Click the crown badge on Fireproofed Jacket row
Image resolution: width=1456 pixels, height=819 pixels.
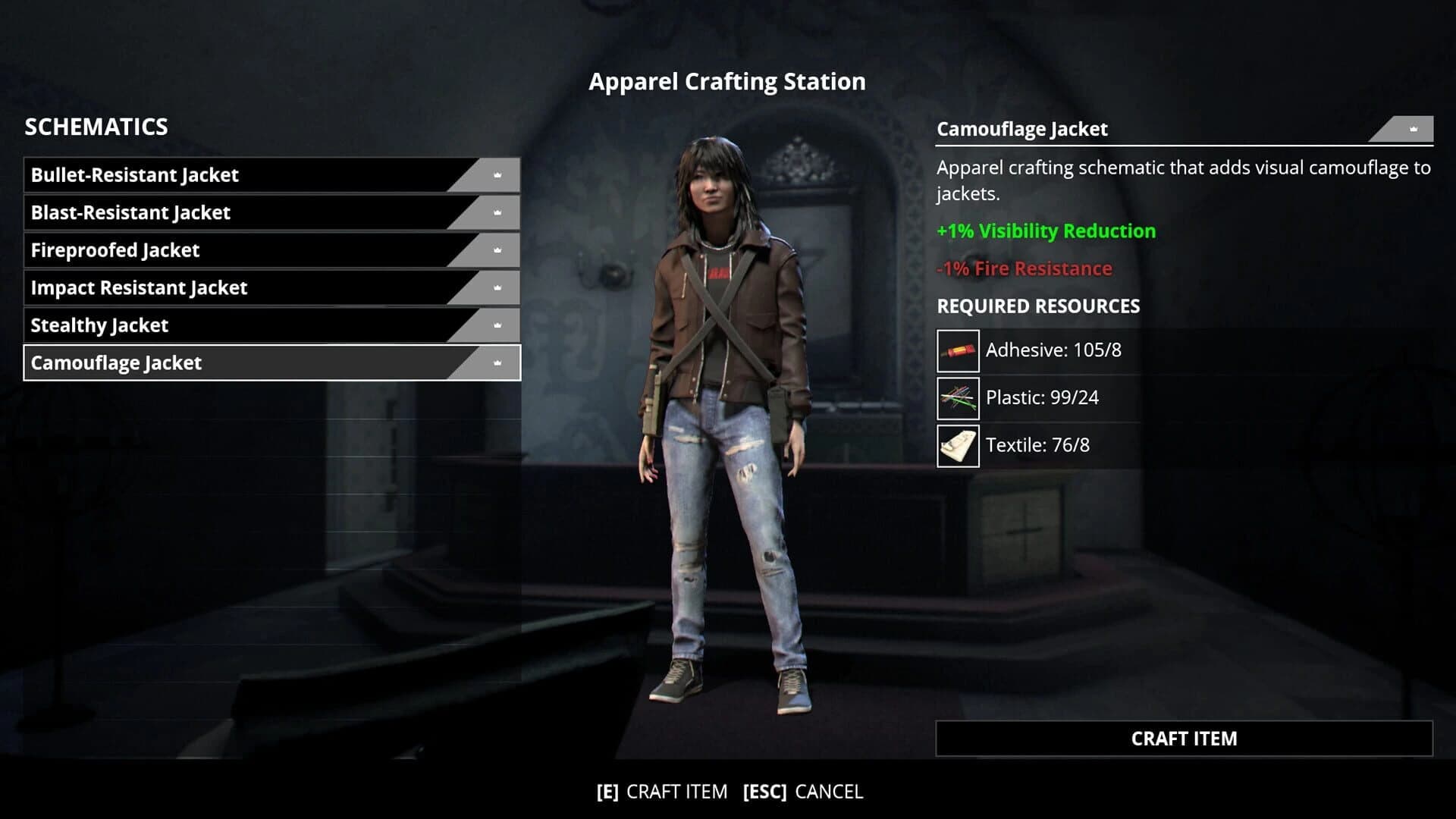point(497,250)
